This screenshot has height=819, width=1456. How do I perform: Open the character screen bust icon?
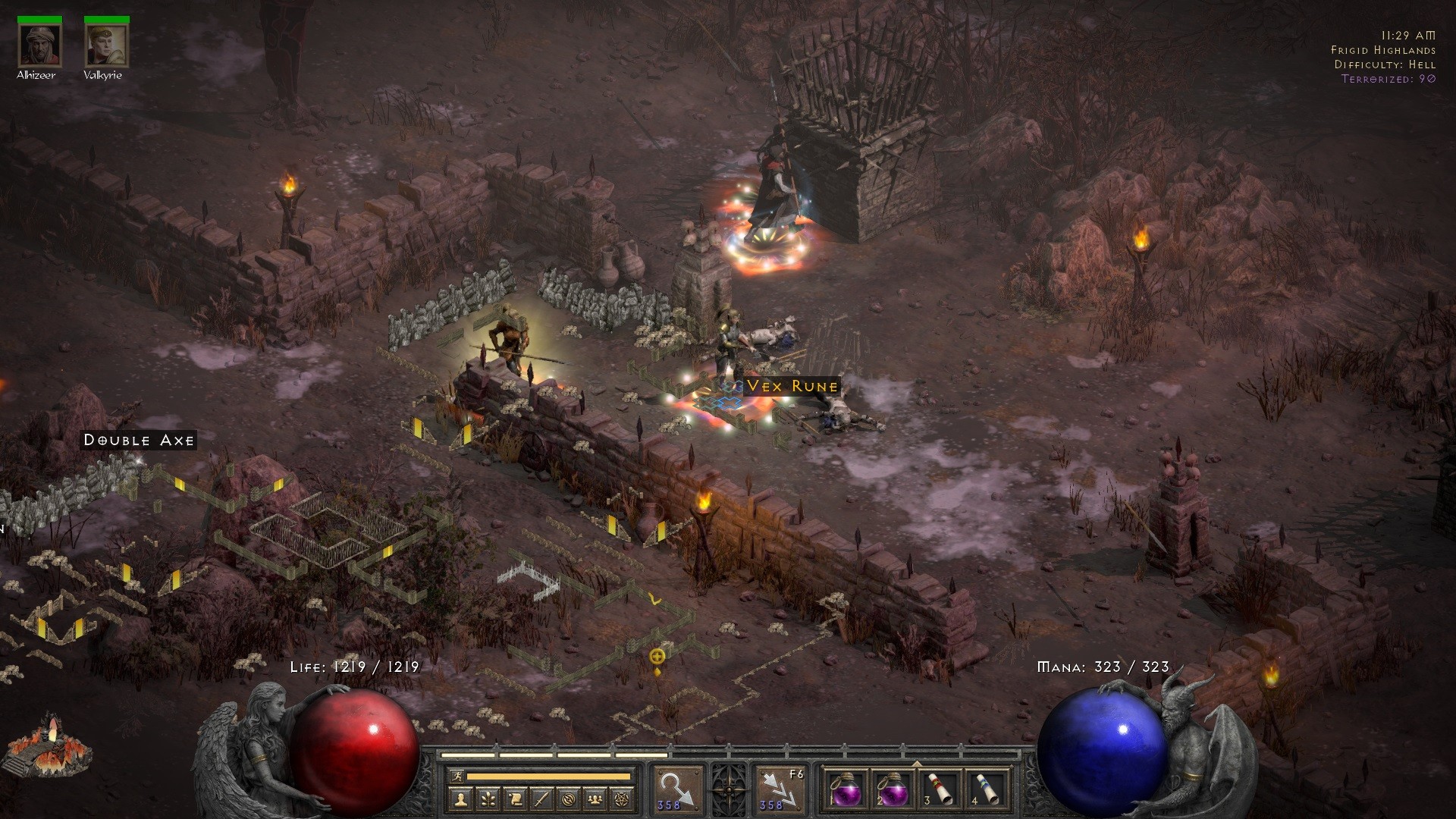tap(462, 799)
